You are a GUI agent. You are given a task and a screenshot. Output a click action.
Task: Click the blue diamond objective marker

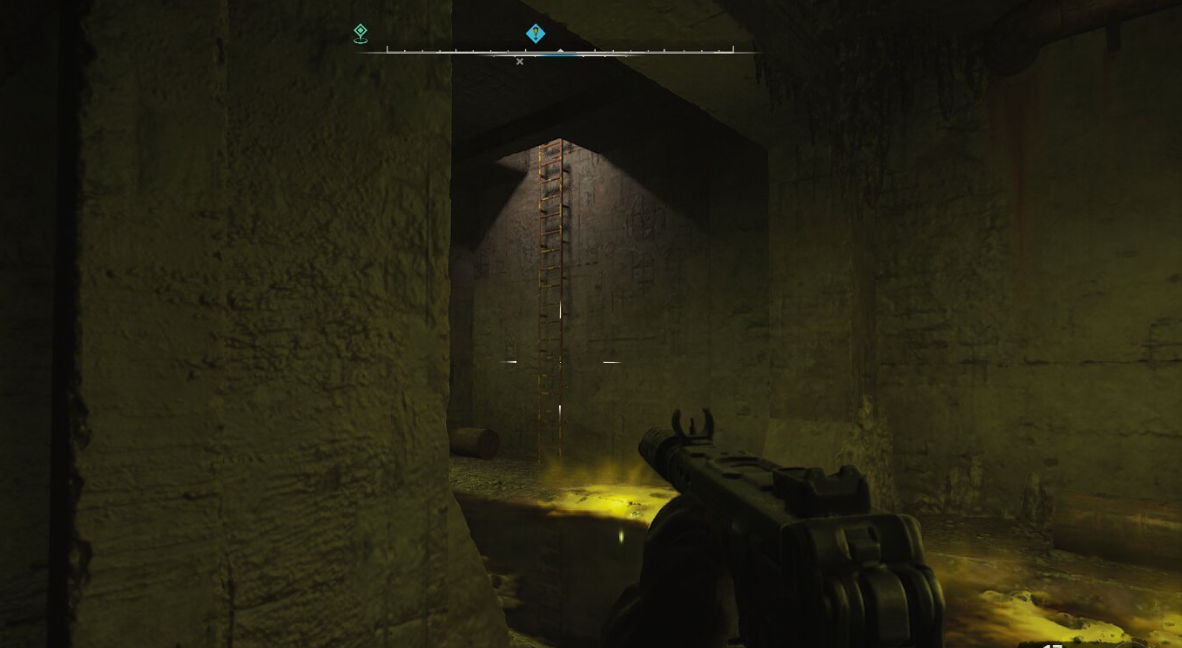pos(535,34)
